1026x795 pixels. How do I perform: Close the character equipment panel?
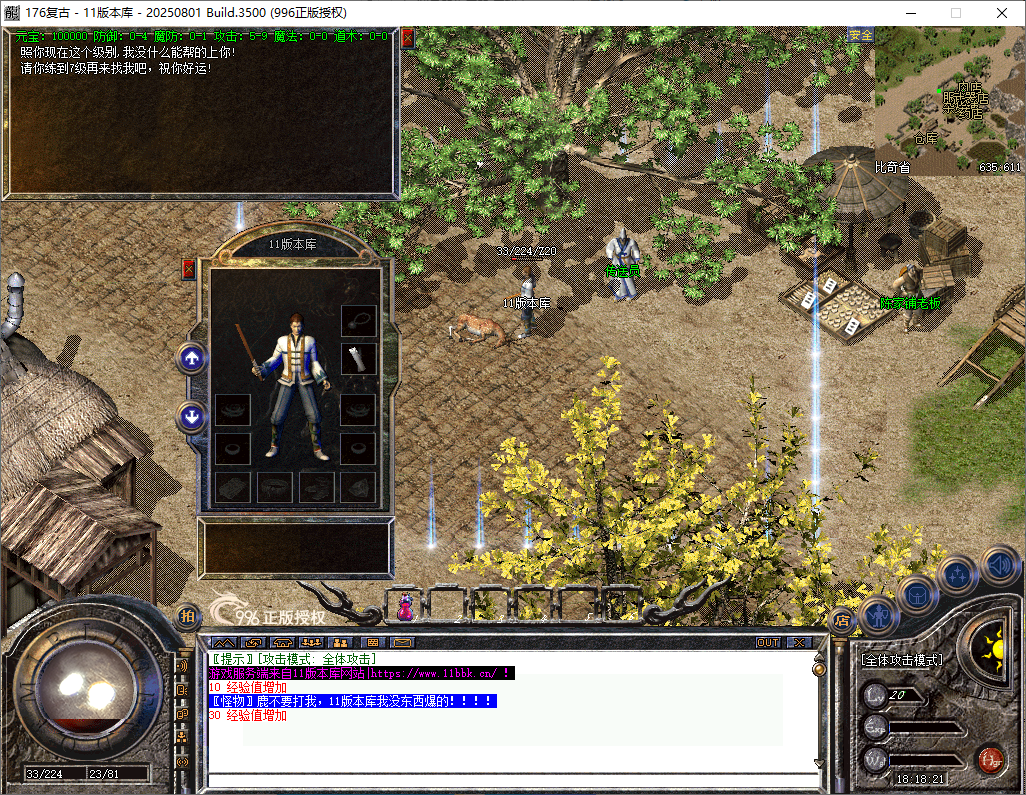pyautogui.click(x=189, y=269)
